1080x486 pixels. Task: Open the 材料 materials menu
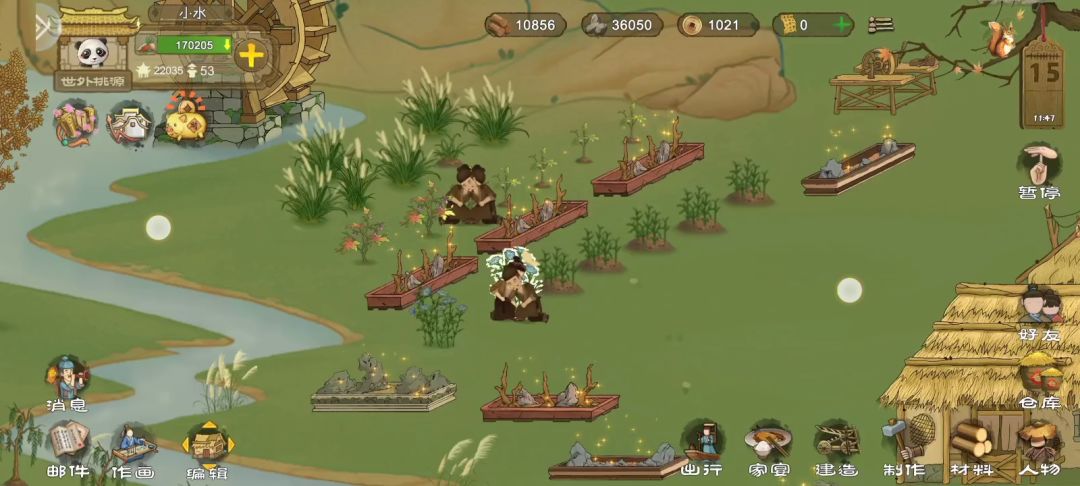pos(971,446)
